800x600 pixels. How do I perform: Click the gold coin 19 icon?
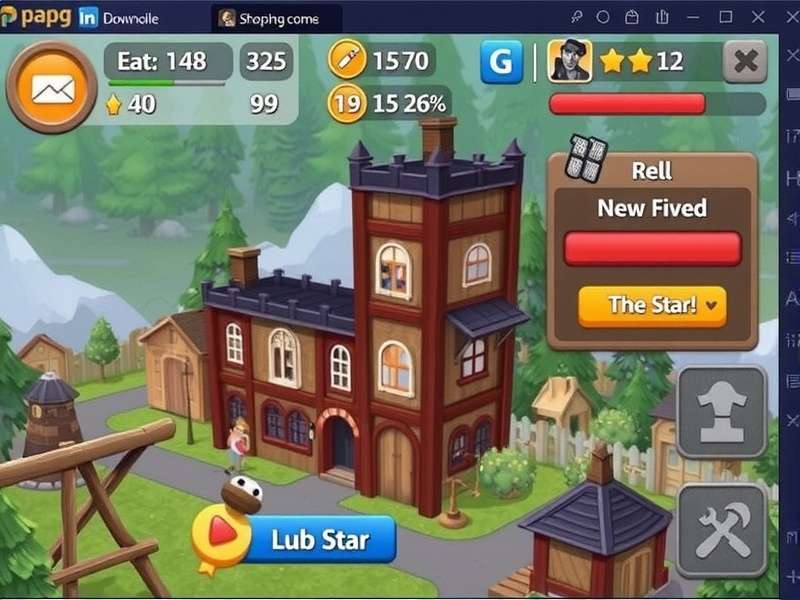point(346,103)
